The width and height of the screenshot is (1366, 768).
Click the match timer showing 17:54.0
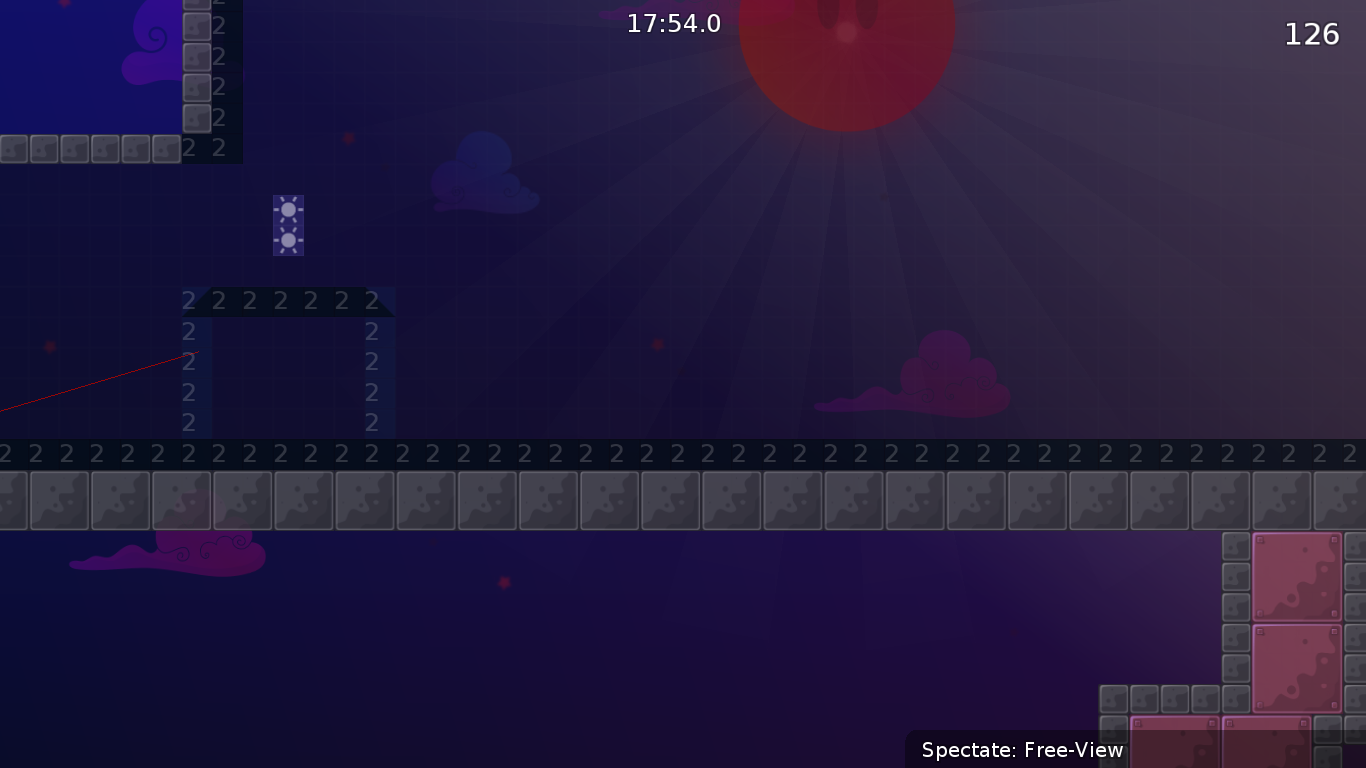[673, 23]
